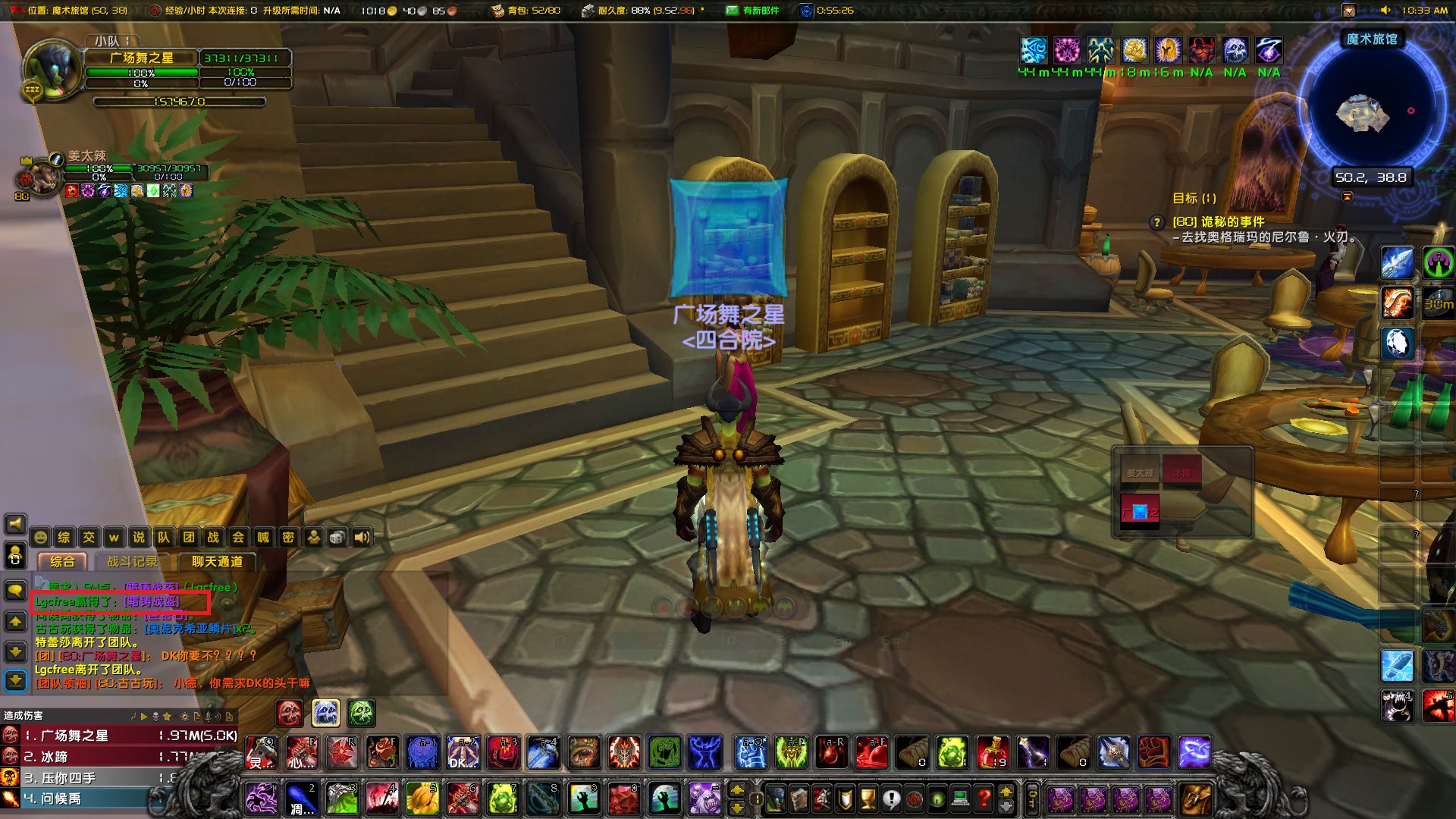Screen dimensions: 1456x819
Task: Open the red question mark help icon
Action: coord(984,798)
